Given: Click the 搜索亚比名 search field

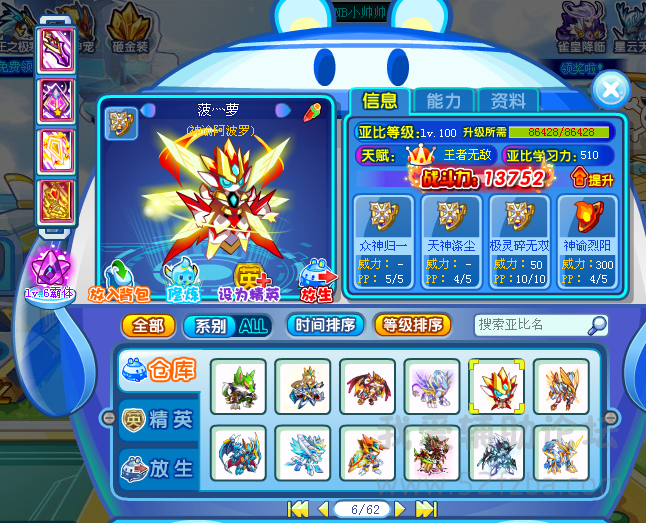Looking at the screenshot, I should 531,325.
